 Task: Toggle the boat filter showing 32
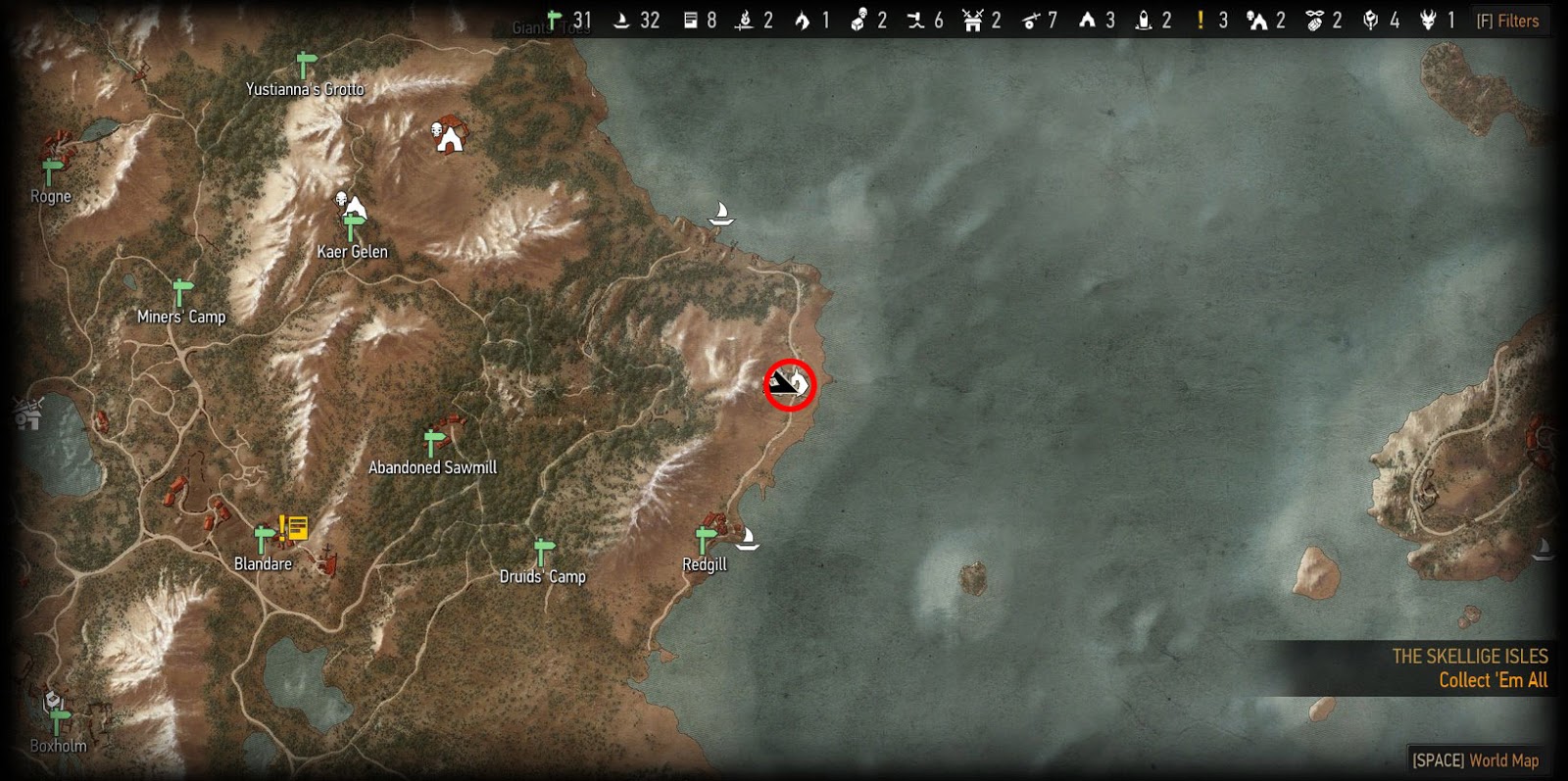(x=621, y=20)
